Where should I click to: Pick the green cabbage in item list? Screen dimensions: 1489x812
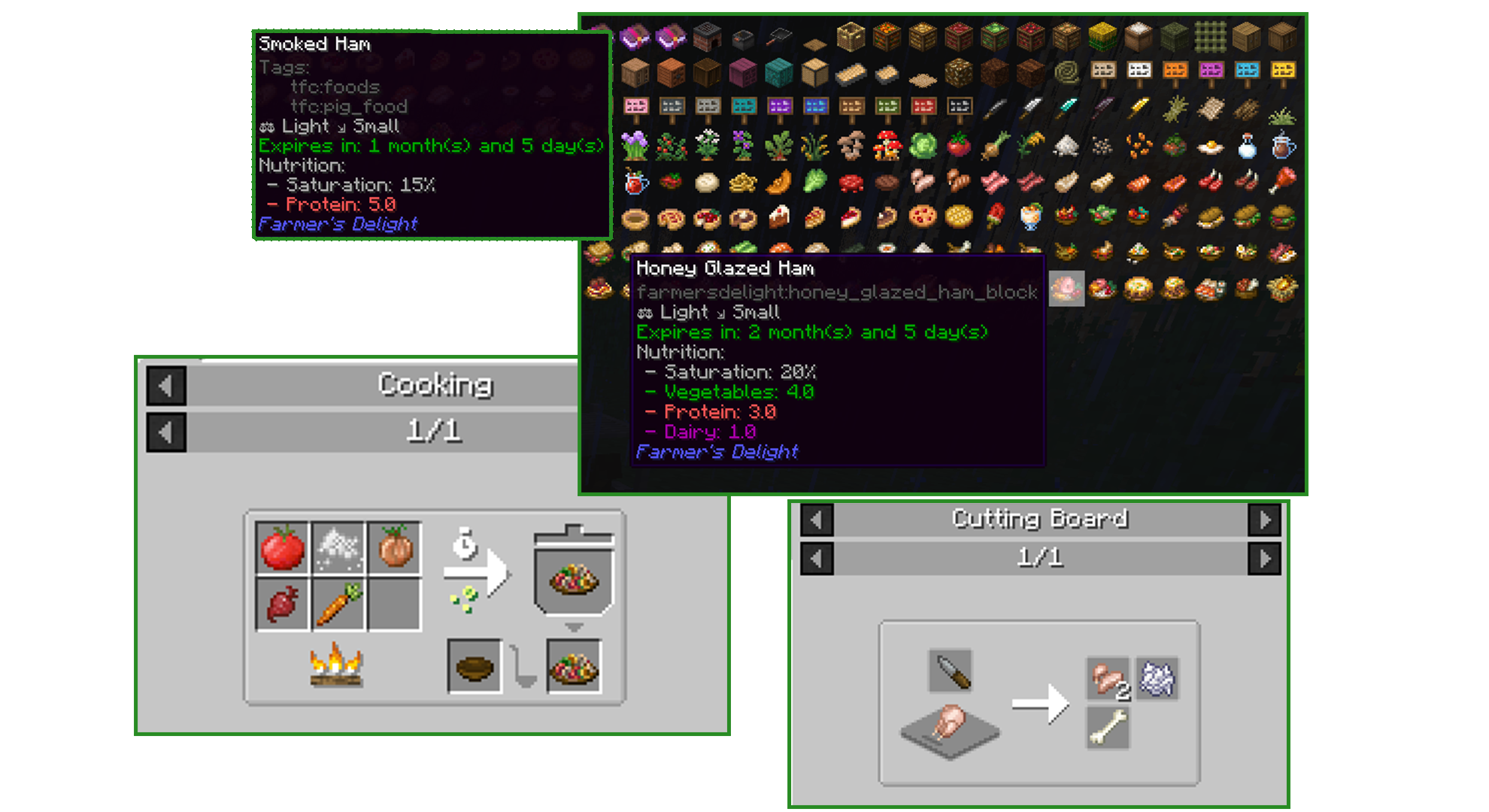pyautogui.click(x=923, y=146)
